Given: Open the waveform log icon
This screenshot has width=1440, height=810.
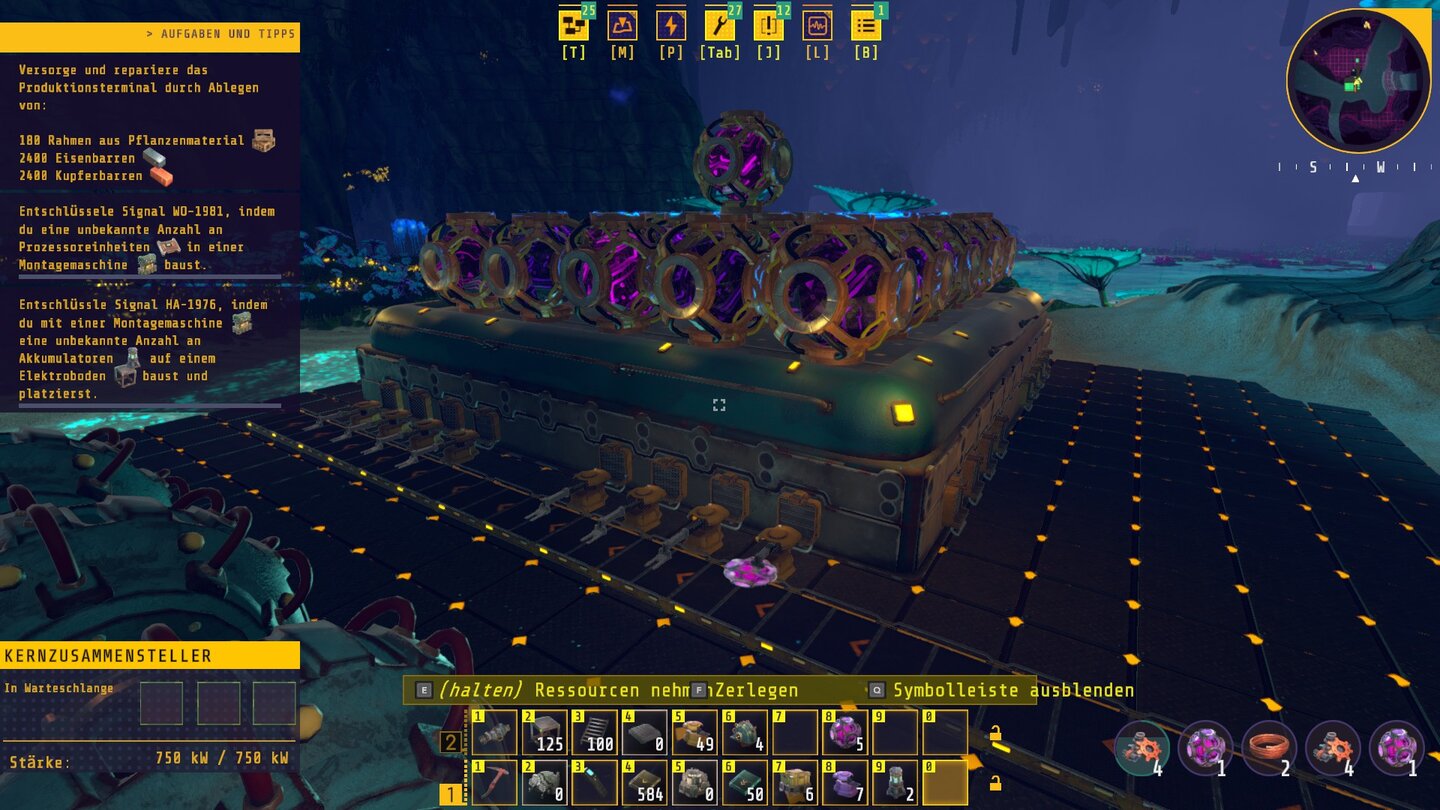Looking at the screenshot, I should [817, 25].
